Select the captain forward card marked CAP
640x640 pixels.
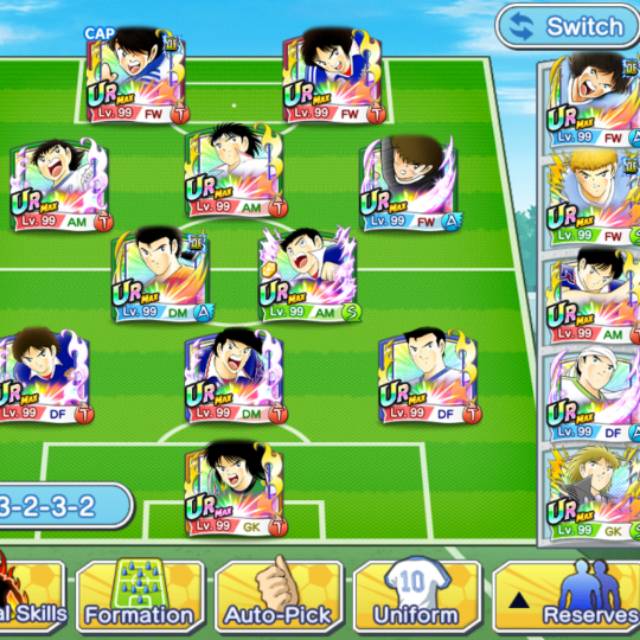135,76
